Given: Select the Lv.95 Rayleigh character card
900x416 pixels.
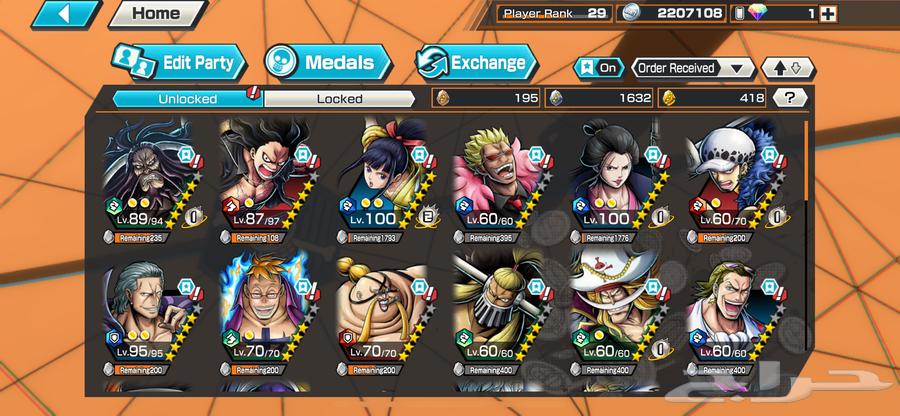Looking at the screenshot, I should tap(152, 315).
